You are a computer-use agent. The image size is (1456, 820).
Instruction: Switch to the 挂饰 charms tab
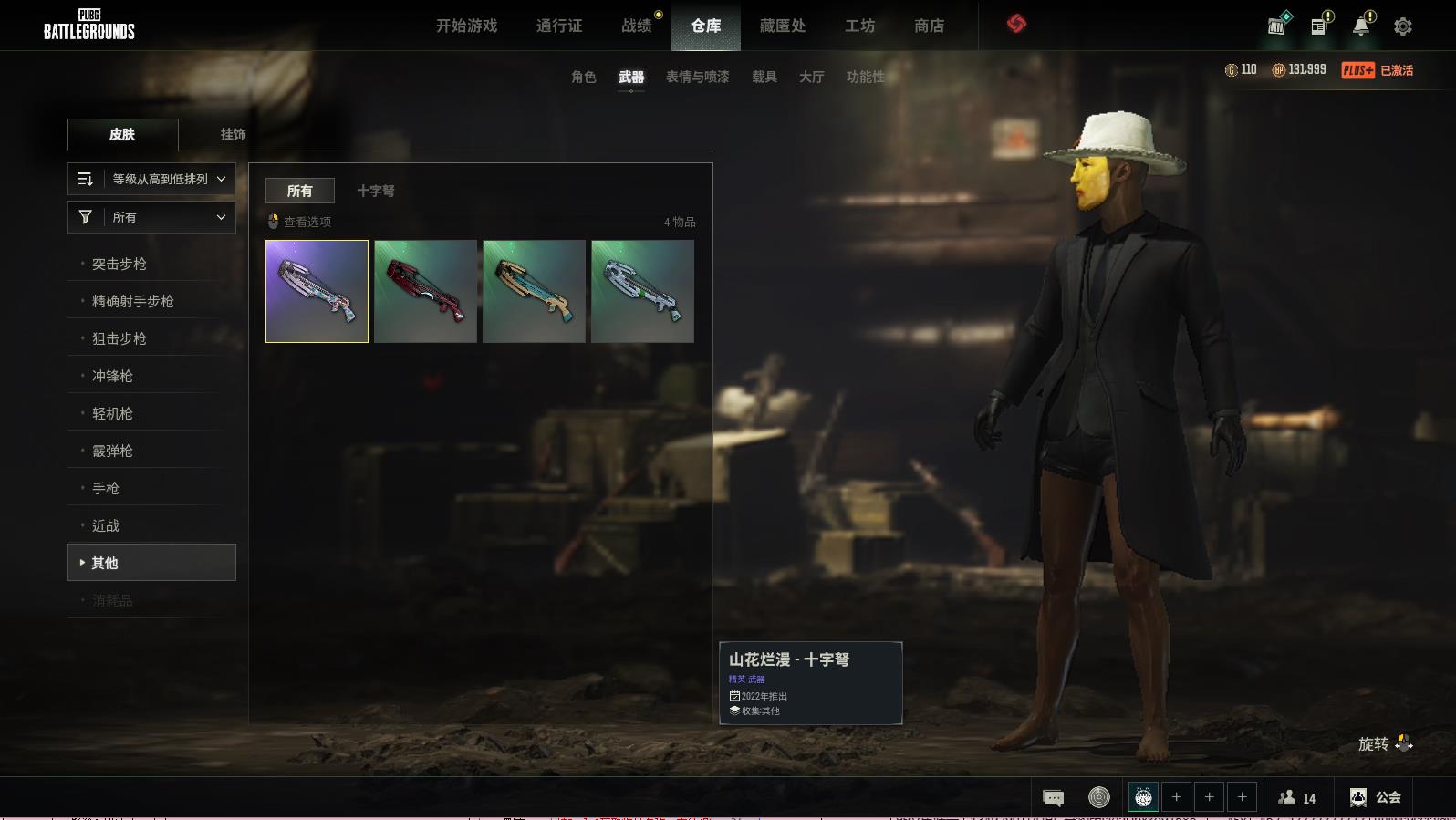(233, 134)
